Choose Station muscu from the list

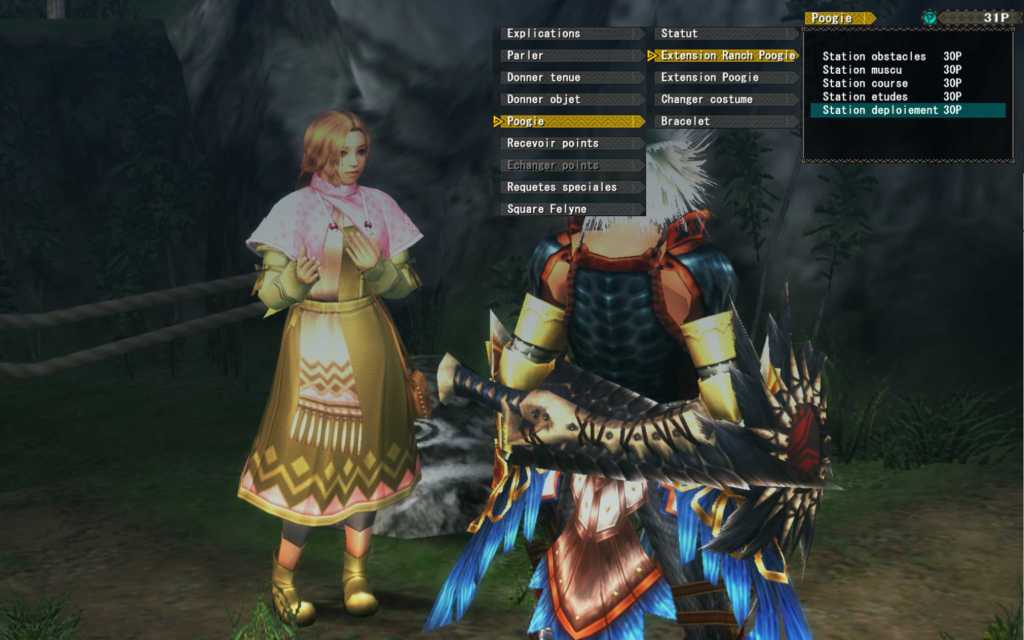pyautogui.click(x=892, y=70)
